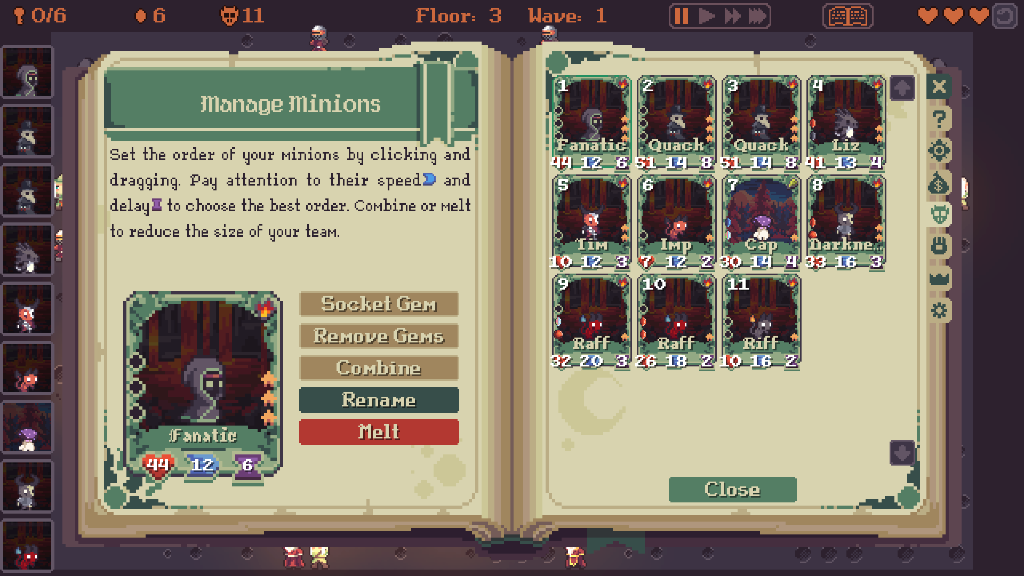Switch to the crown tab
This screenshot has height=576, width=1024.
[x=938, y=277]
